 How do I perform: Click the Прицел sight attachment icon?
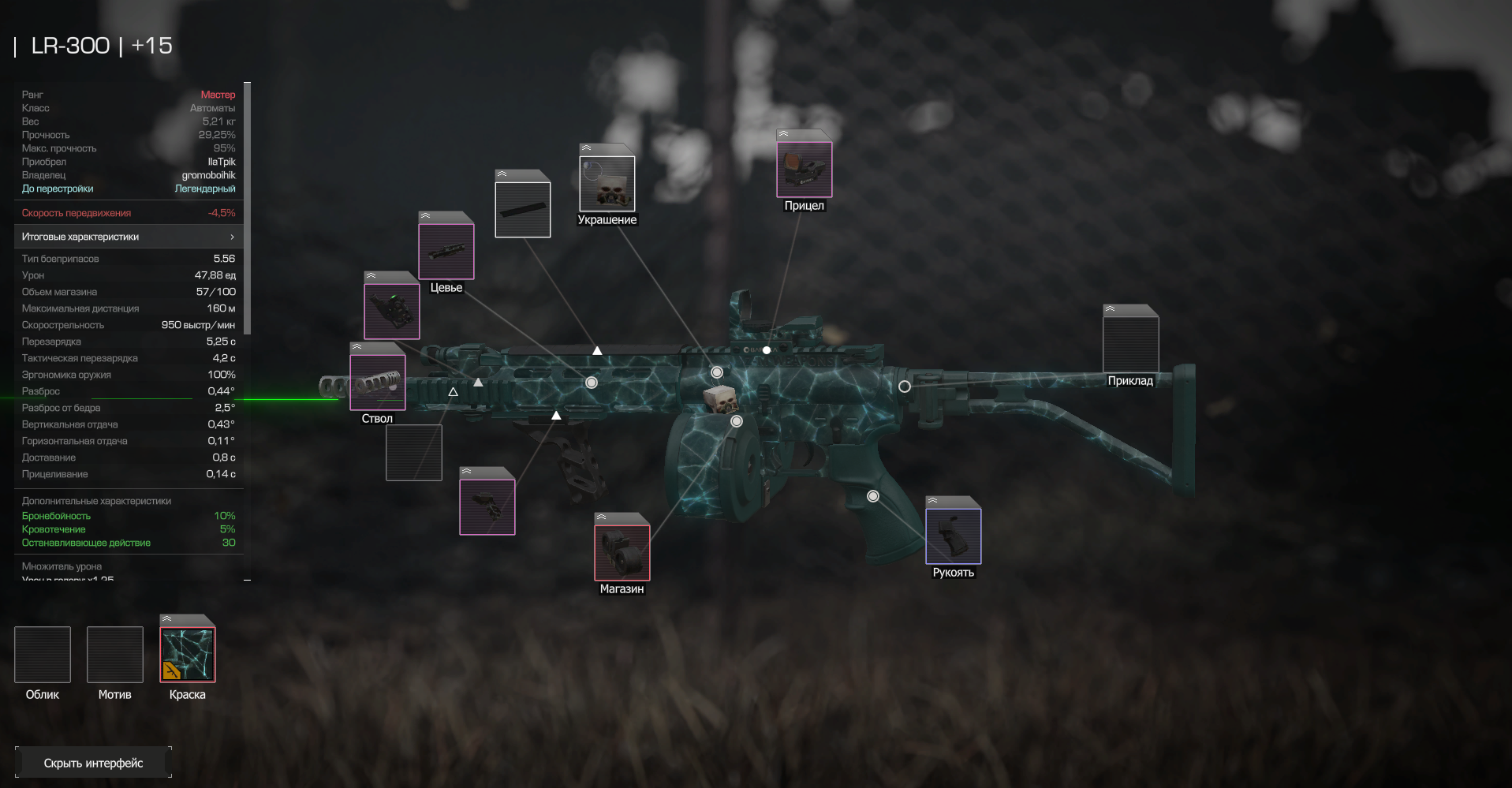pos(804,168)
